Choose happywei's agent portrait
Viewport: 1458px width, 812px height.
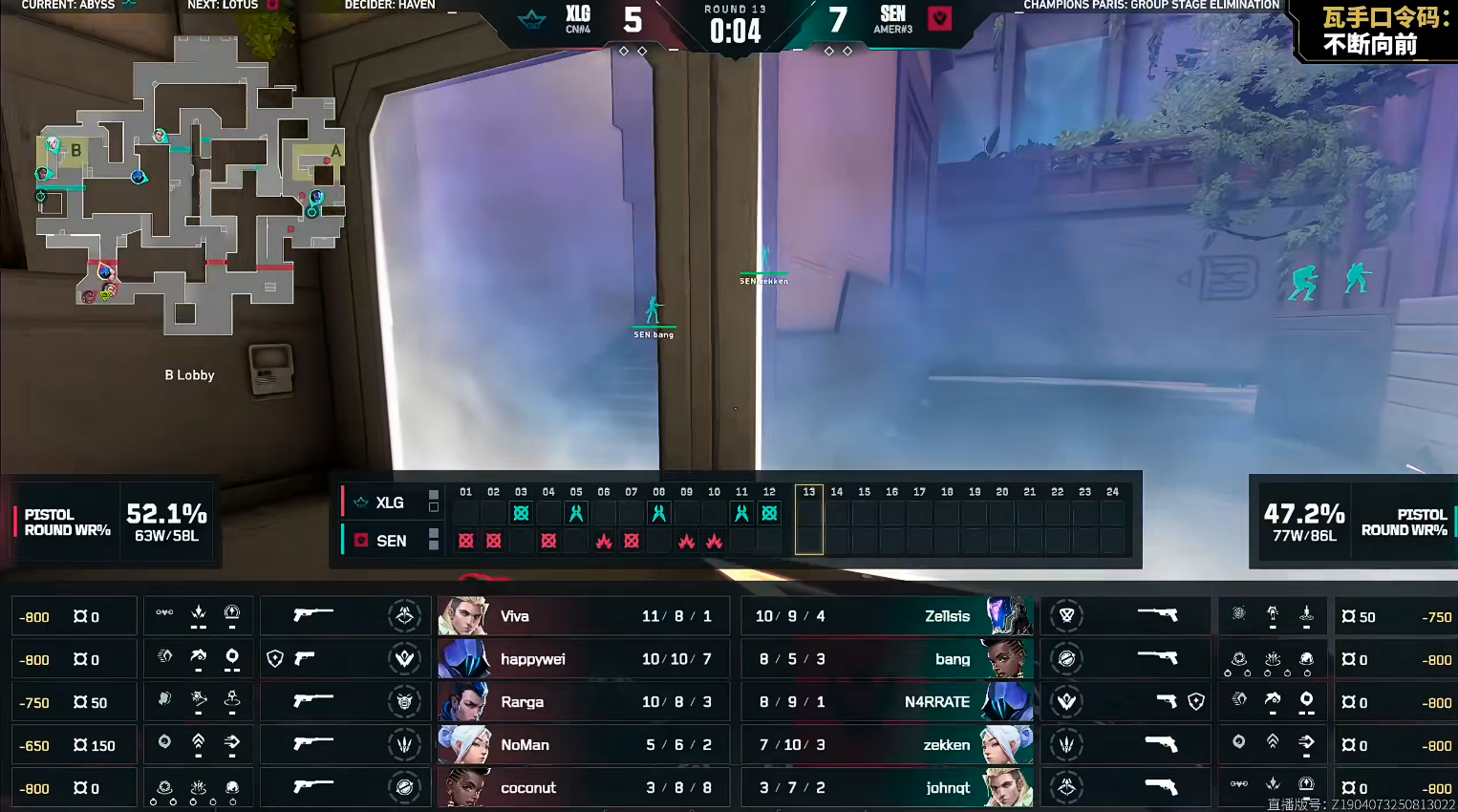pyautogui.click(x=463, y=659)
